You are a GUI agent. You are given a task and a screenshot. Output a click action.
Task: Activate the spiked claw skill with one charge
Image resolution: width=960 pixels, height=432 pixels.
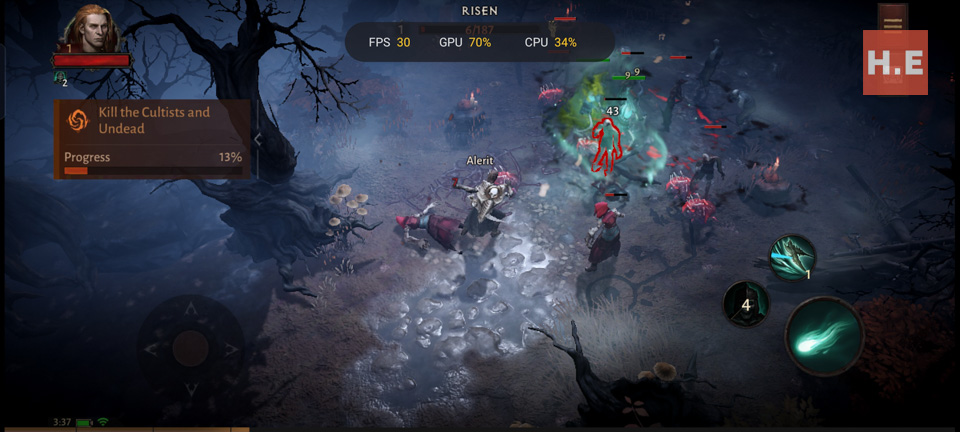tap(792, 257)
